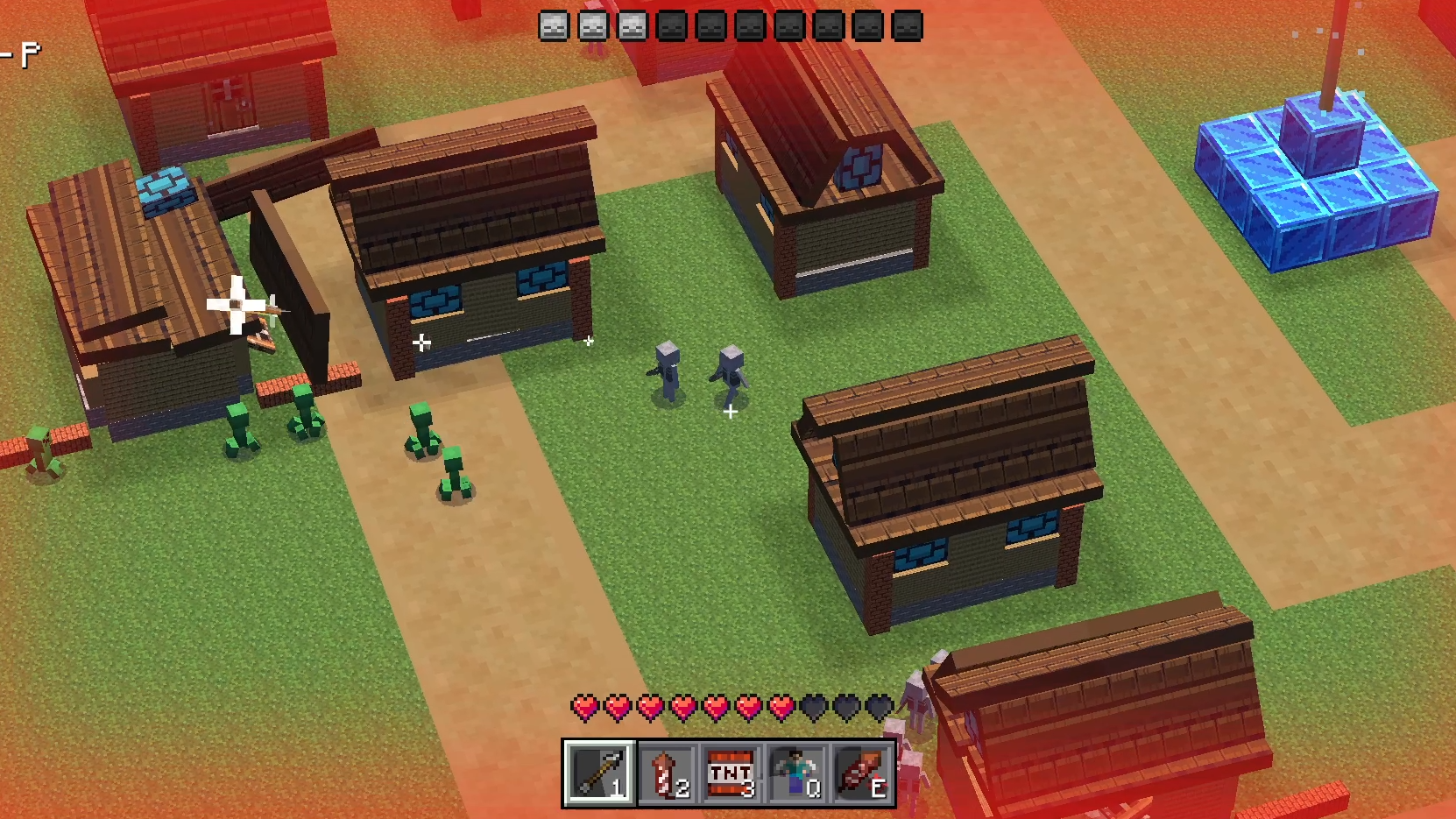This screenshot has width=1456, height=819.
Task: Click the leftmost full heart in the health bar
Action: 583,706
